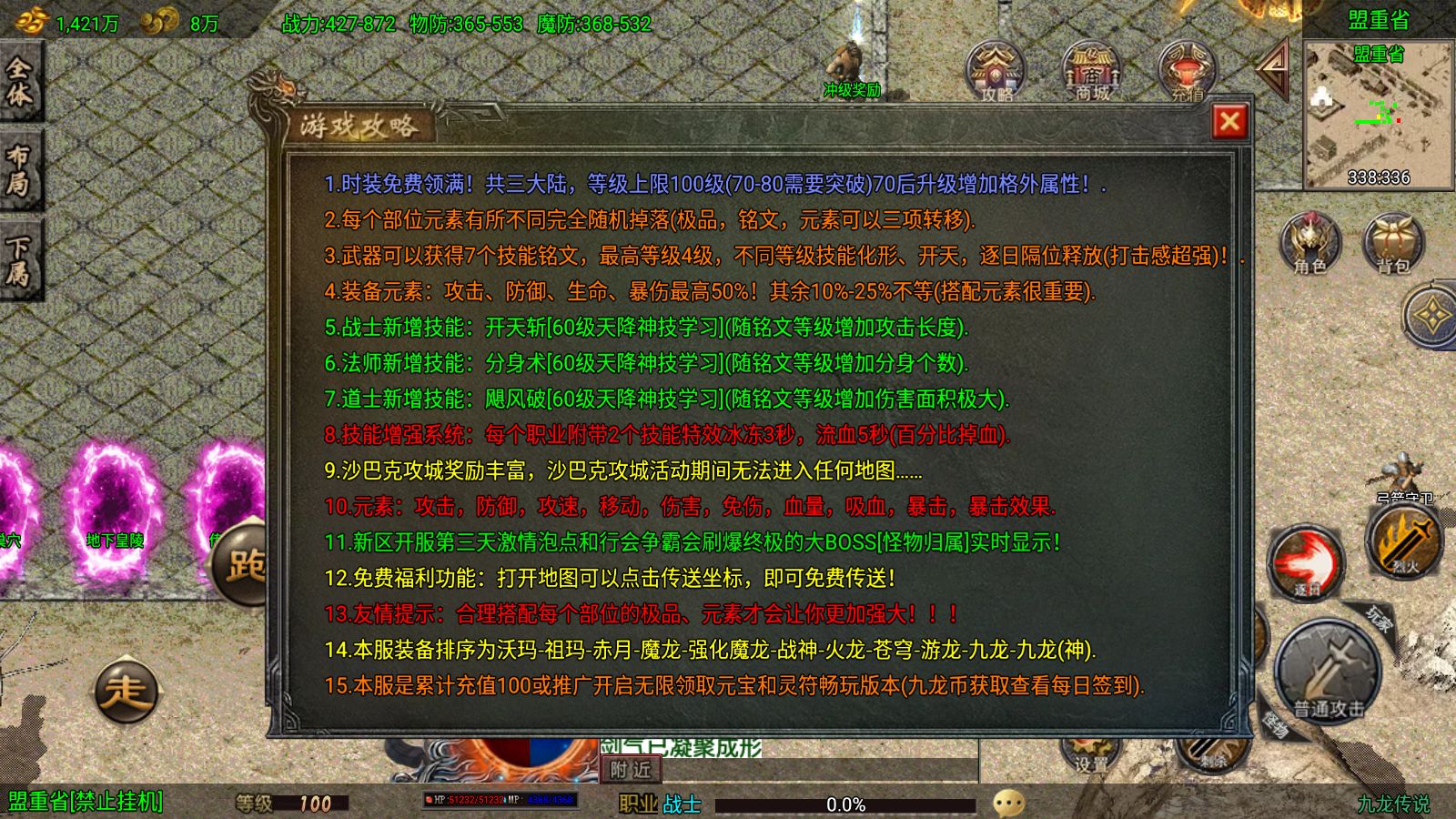Click the experience bar showing 0.00%
Screen dimensions: 1456x819
(x=848, y=804)
